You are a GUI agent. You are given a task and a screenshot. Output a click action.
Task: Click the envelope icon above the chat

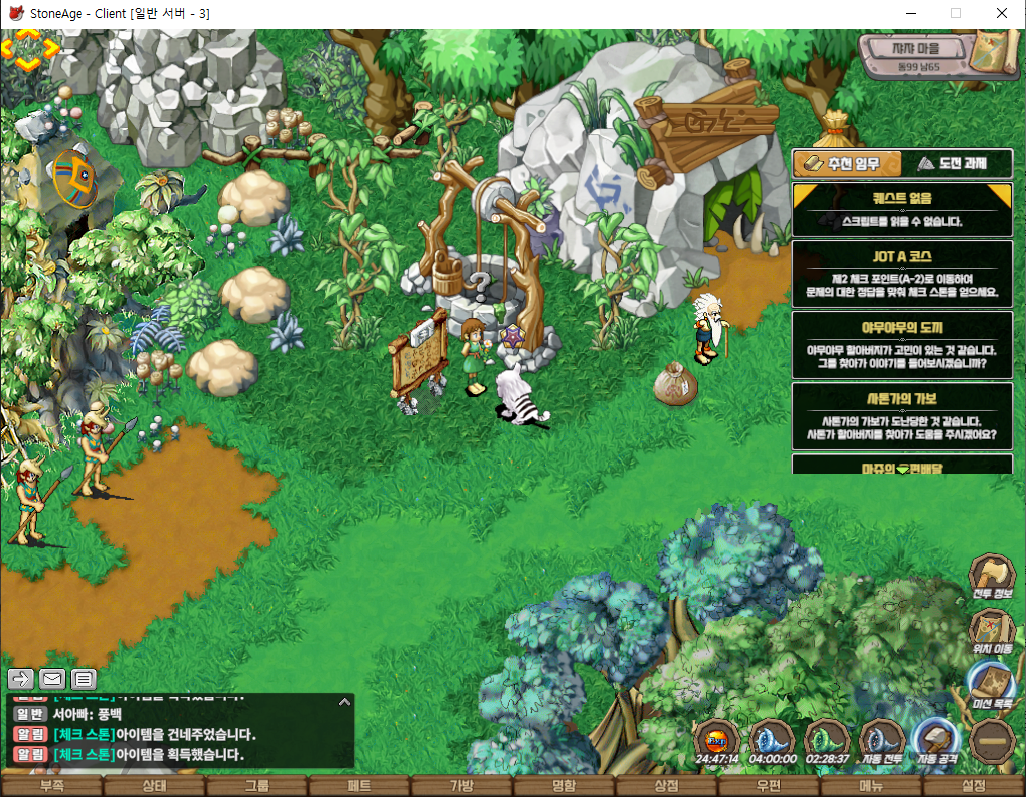(x=52, y=679)
